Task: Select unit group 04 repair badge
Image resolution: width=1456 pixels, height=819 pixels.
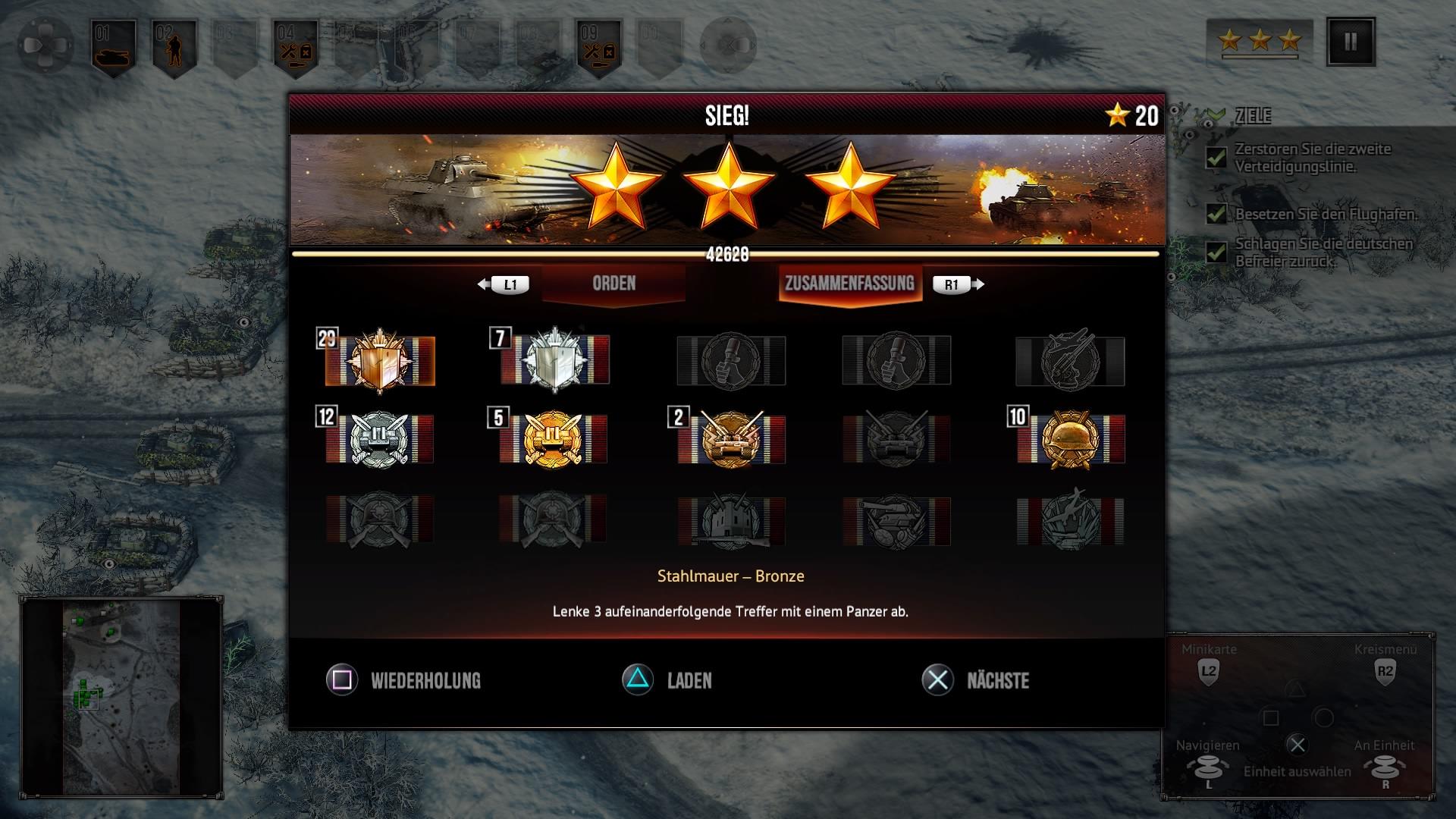Action: pyautogui.click(x=296, y=47)
